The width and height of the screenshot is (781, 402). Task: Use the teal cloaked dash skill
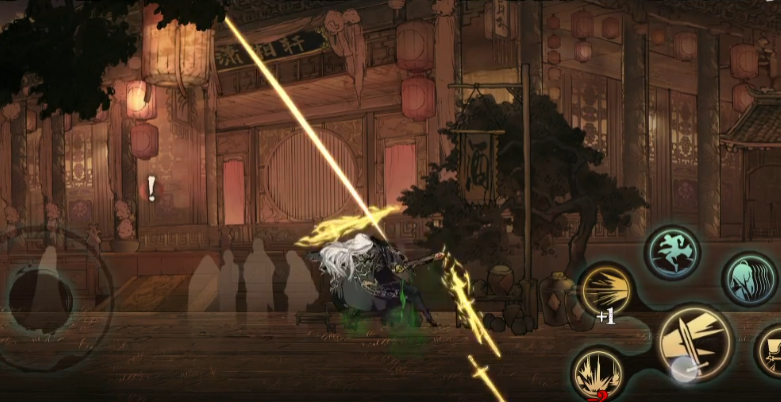[748, 279]
